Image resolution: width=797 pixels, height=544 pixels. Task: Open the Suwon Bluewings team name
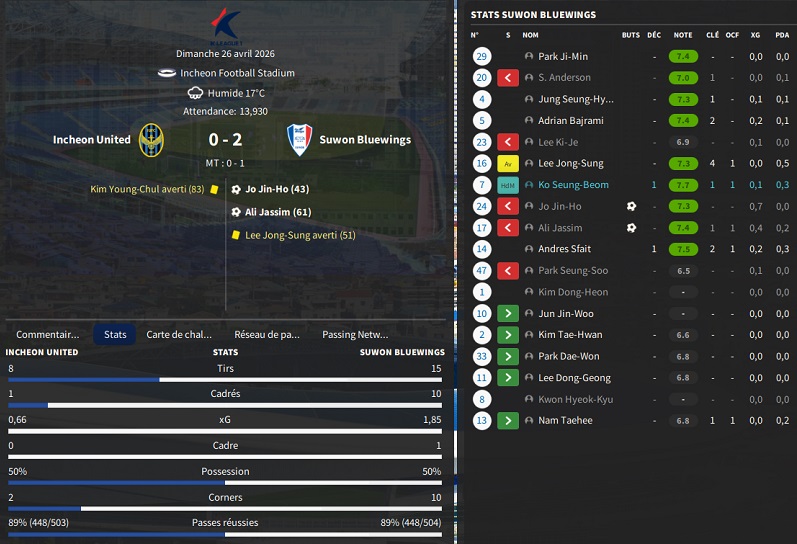[365, 140]
